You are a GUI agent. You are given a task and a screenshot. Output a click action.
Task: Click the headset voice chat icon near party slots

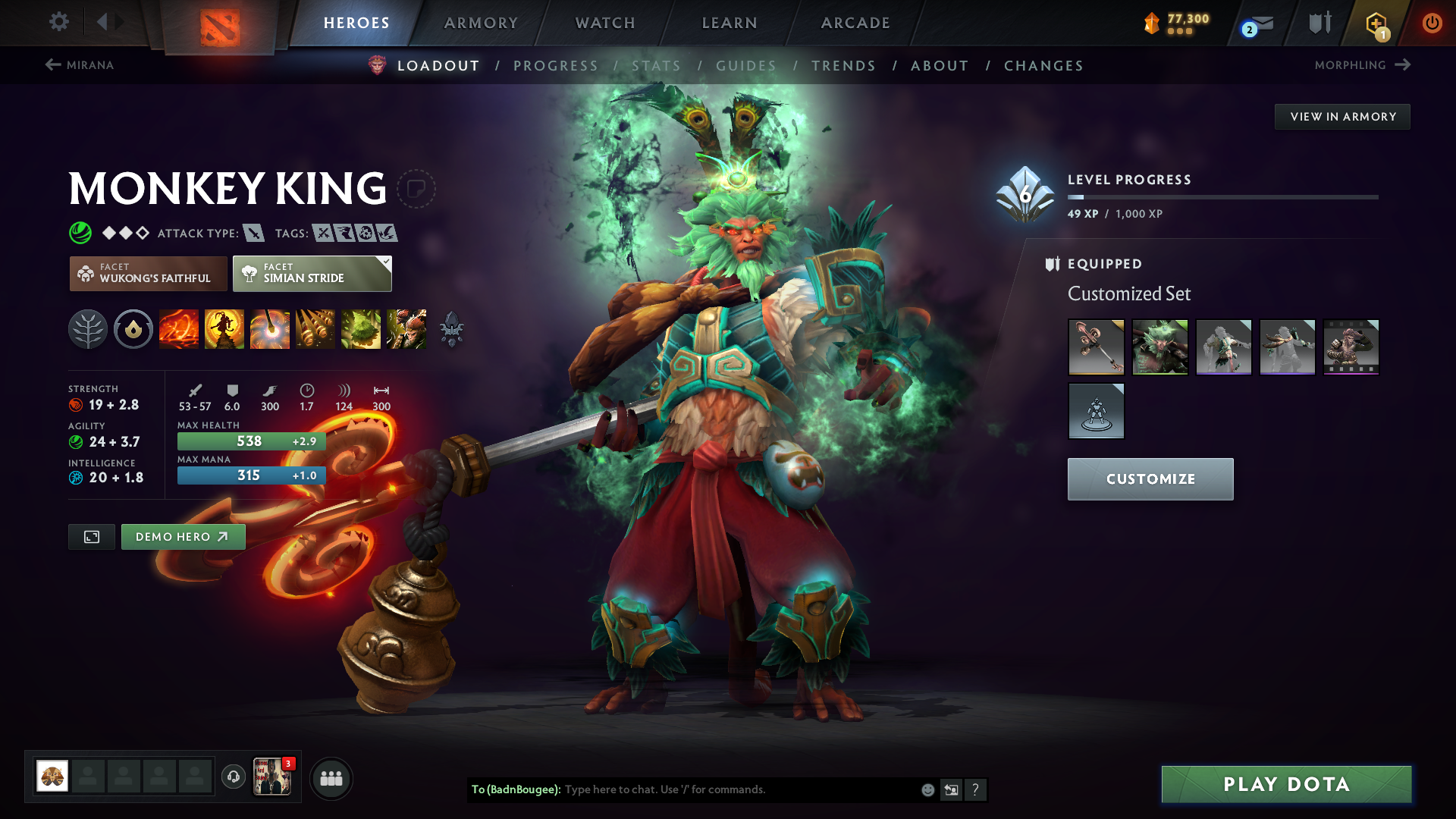233,777
